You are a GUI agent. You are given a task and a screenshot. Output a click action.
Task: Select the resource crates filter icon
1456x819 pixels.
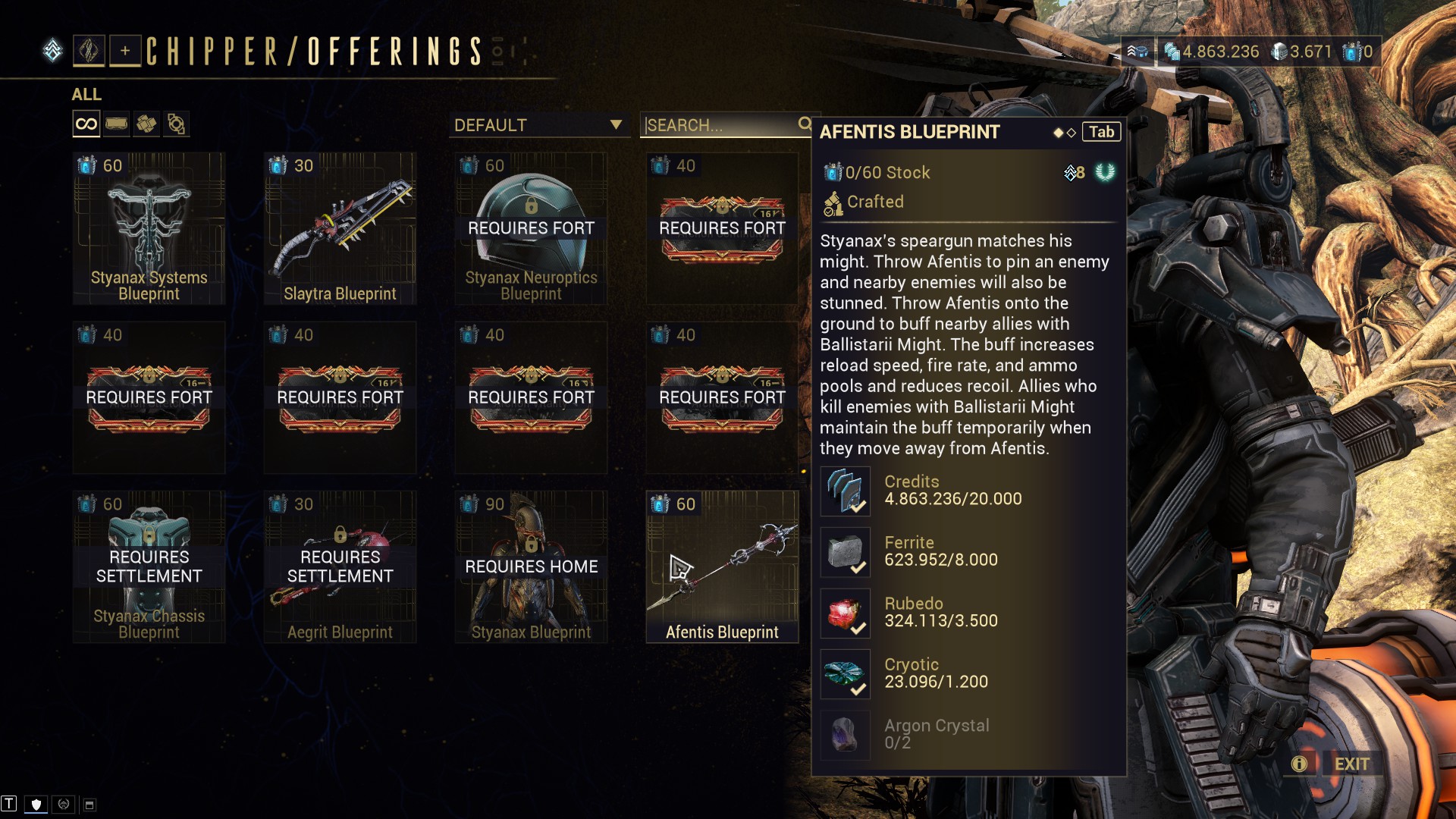[x=146, y=123]
